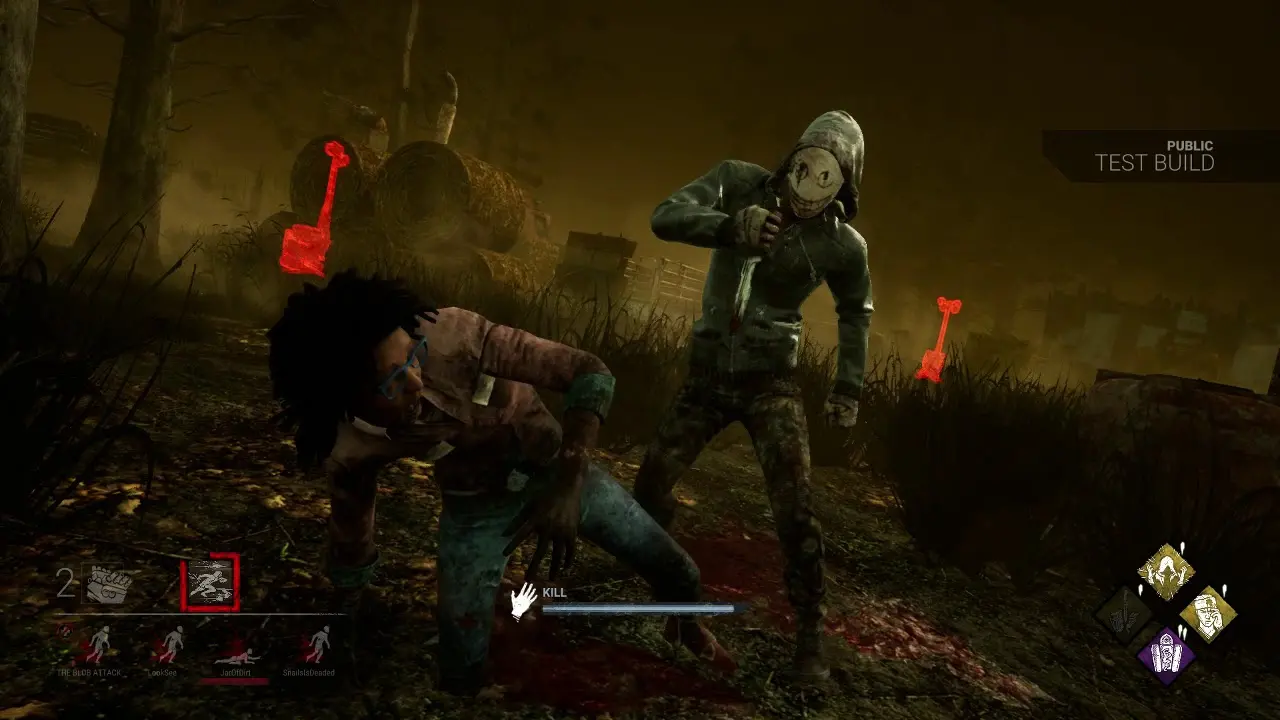Click THE BLOB ATTACK's survivor status icon
The height and width of the screenshot is (720, 1280).
[x=103, y=644]
